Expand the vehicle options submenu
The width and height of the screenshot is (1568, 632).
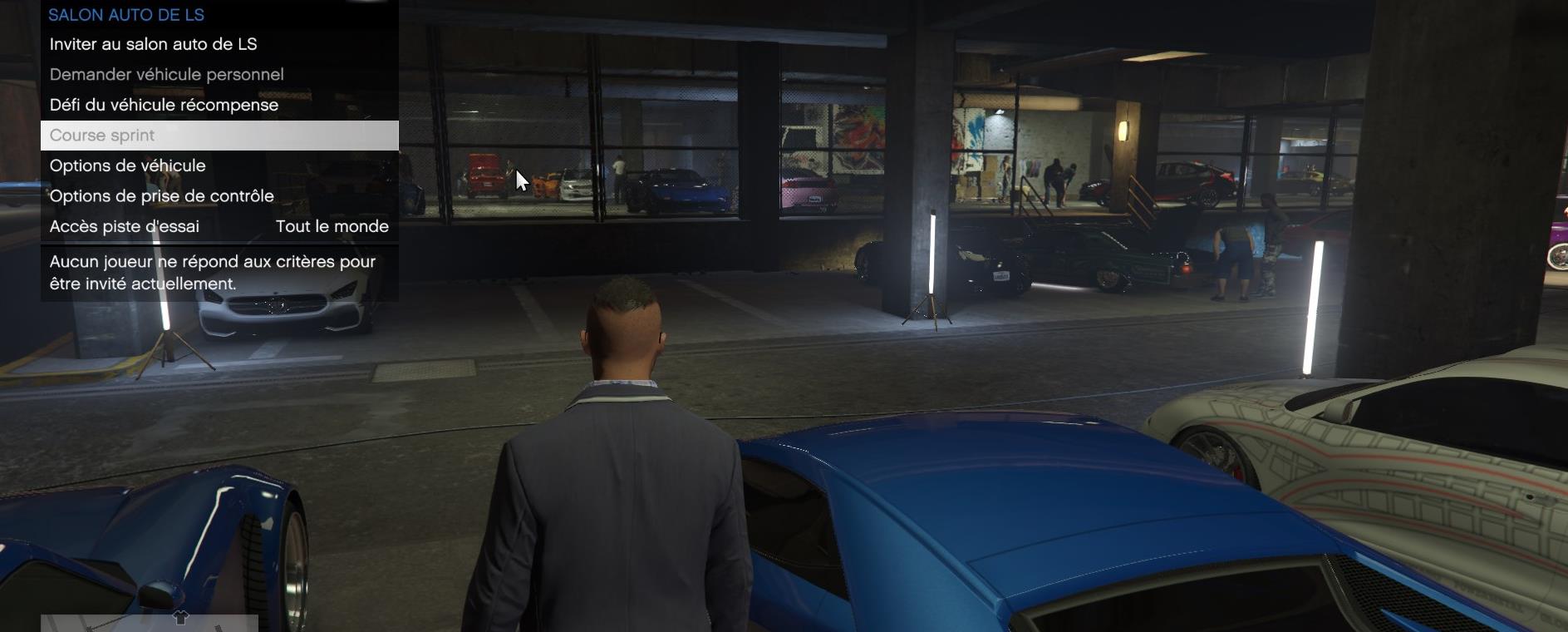pyautogui.click(x=127, y=165)
